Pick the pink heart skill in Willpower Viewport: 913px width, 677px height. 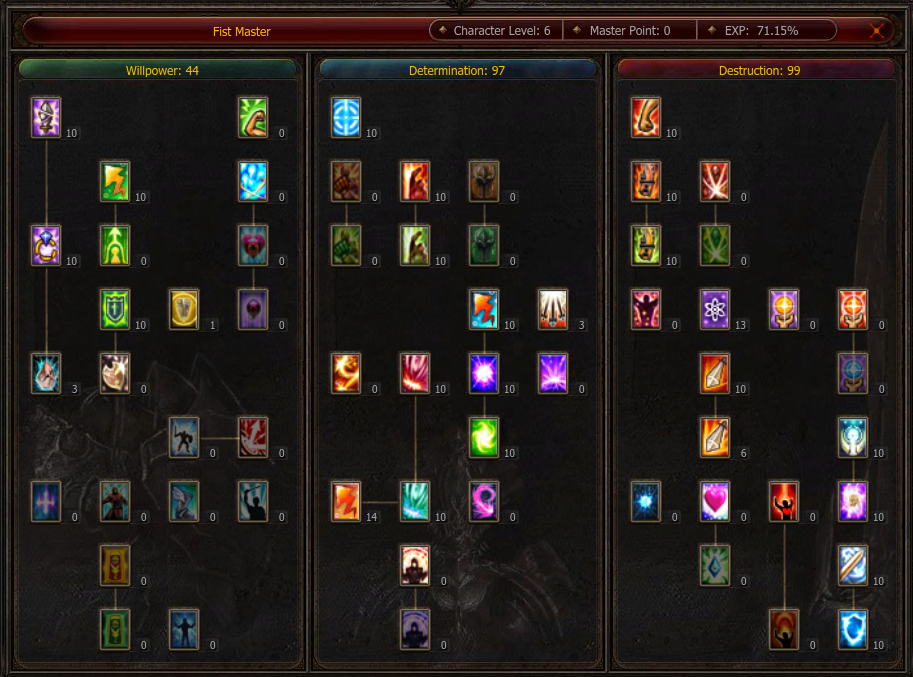[253, 245]
